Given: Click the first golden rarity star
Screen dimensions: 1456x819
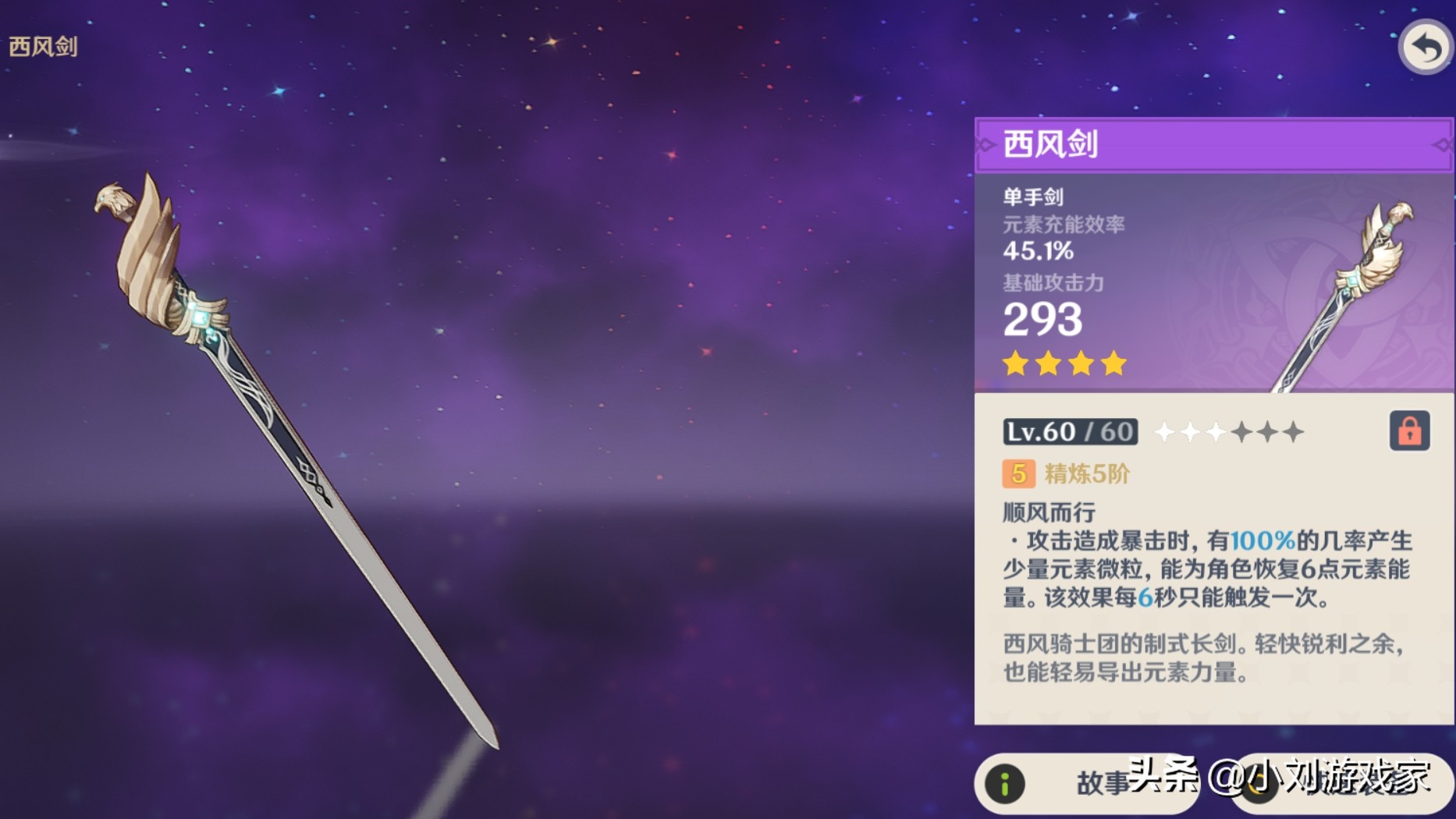Looking at the screenshot, I should (1015, 363).
